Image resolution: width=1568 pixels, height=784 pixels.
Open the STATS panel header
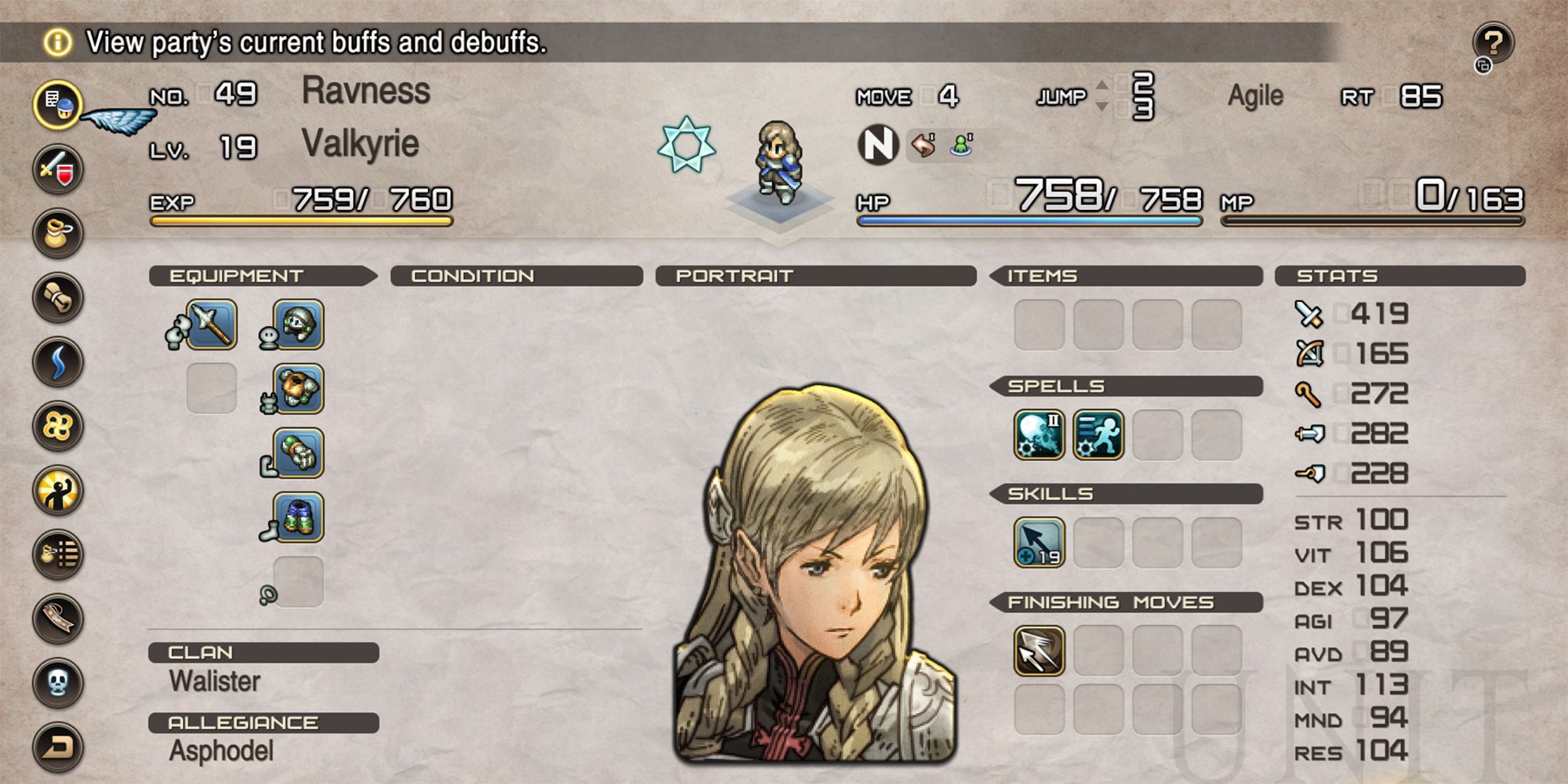pyautogui.click(x=1337, y=276)
